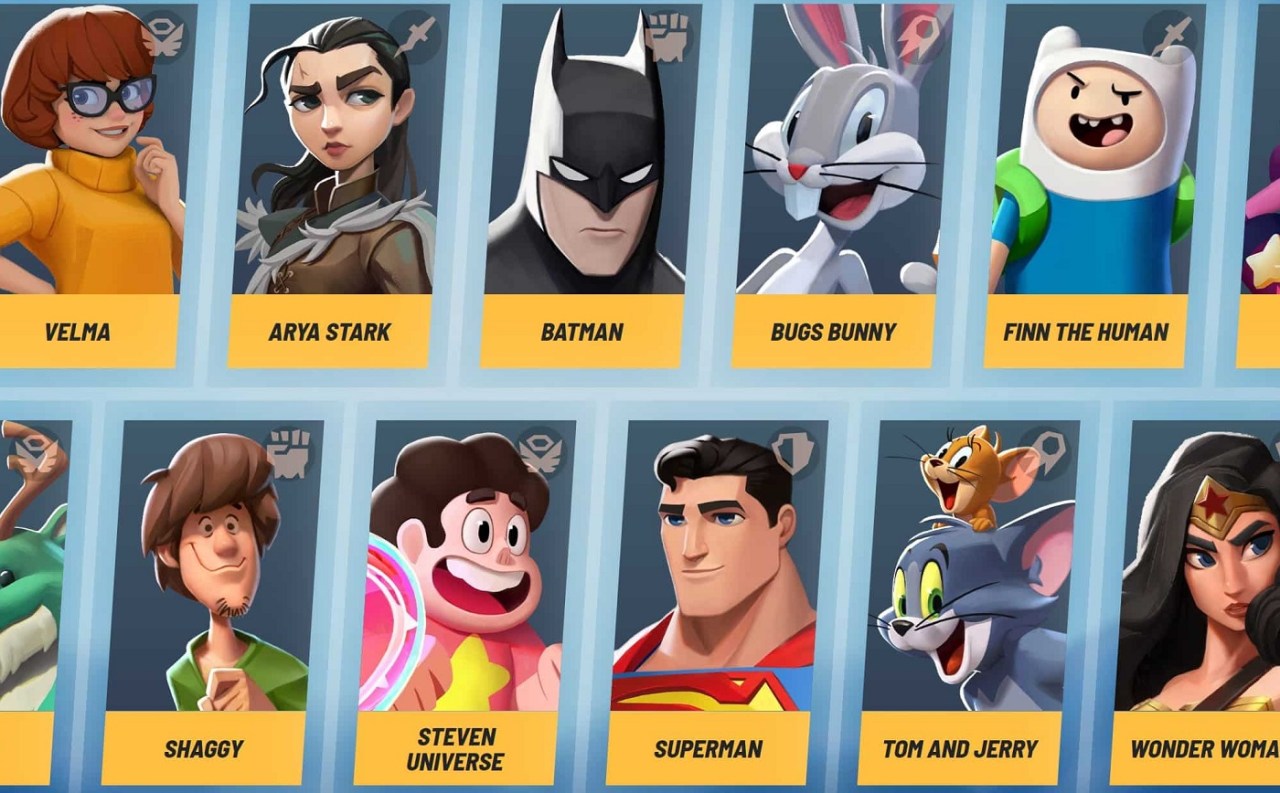Screen dimensions: 1280x793
Task: Click the class icon on Tom and Jerry's card
Action: coord(1048,452)
